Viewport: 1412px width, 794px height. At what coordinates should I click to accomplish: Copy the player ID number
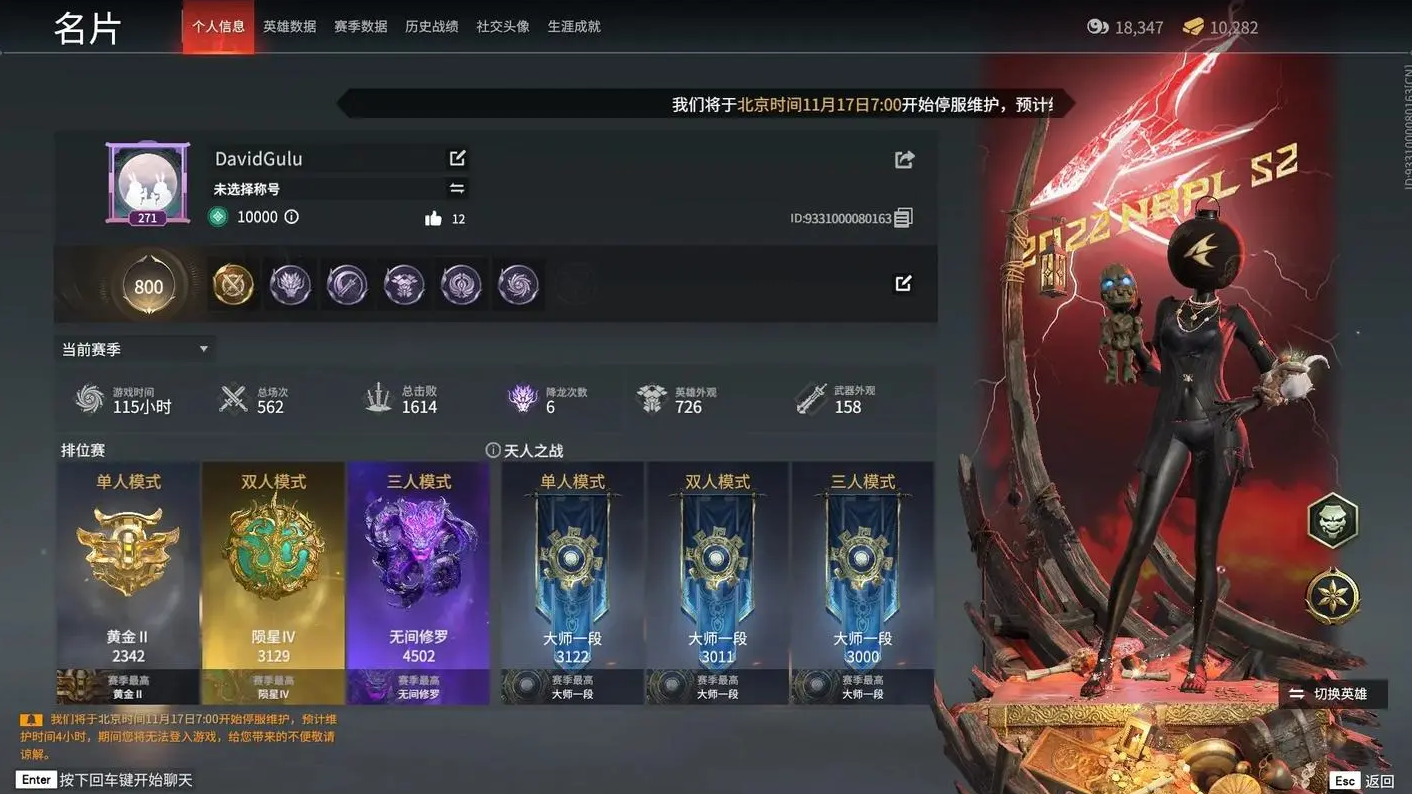click(x=903, y=217)
